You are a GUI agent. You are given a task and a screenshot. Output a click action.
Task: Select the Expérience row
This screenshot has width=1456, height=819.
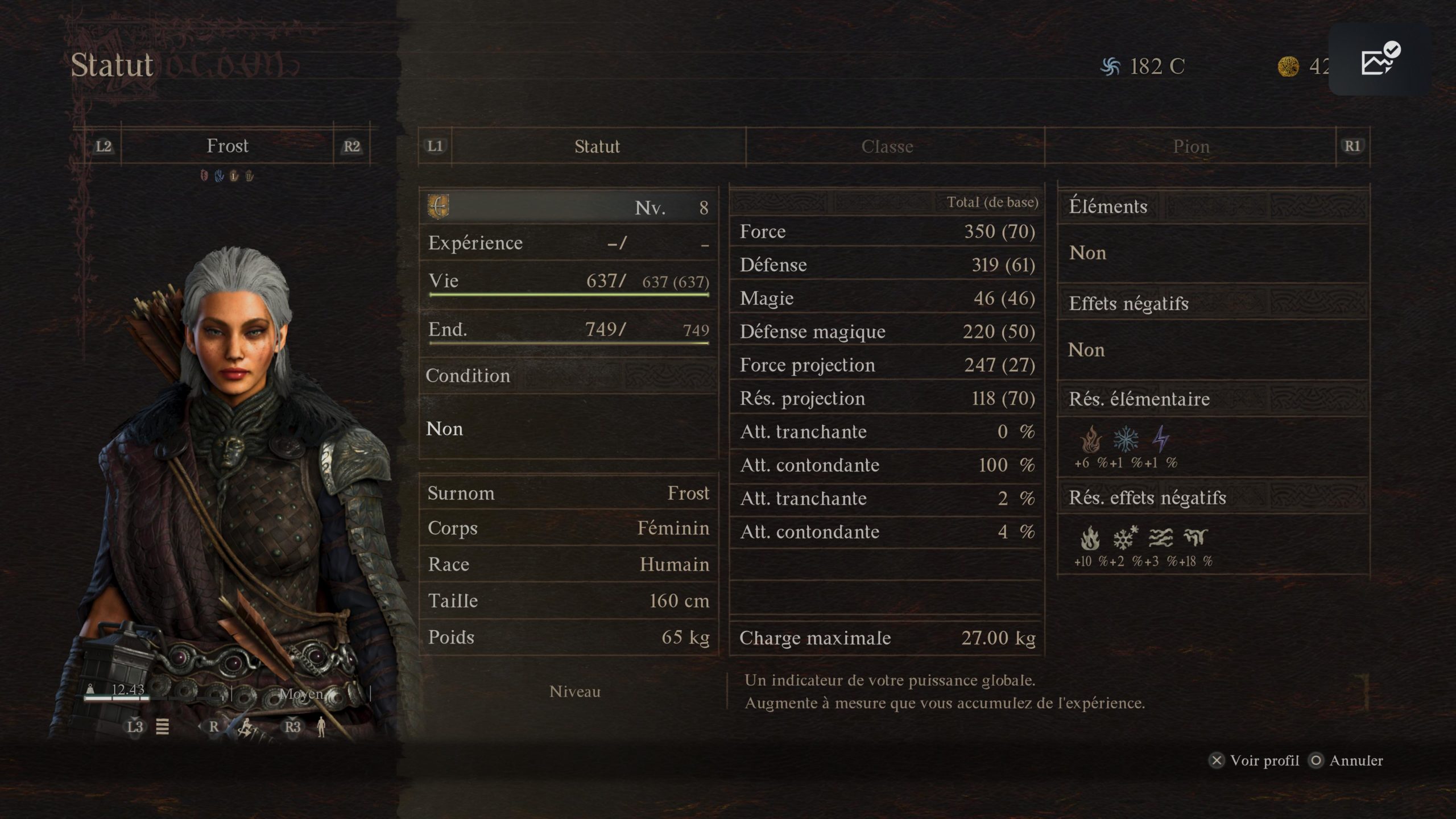[x=569, y=243]
